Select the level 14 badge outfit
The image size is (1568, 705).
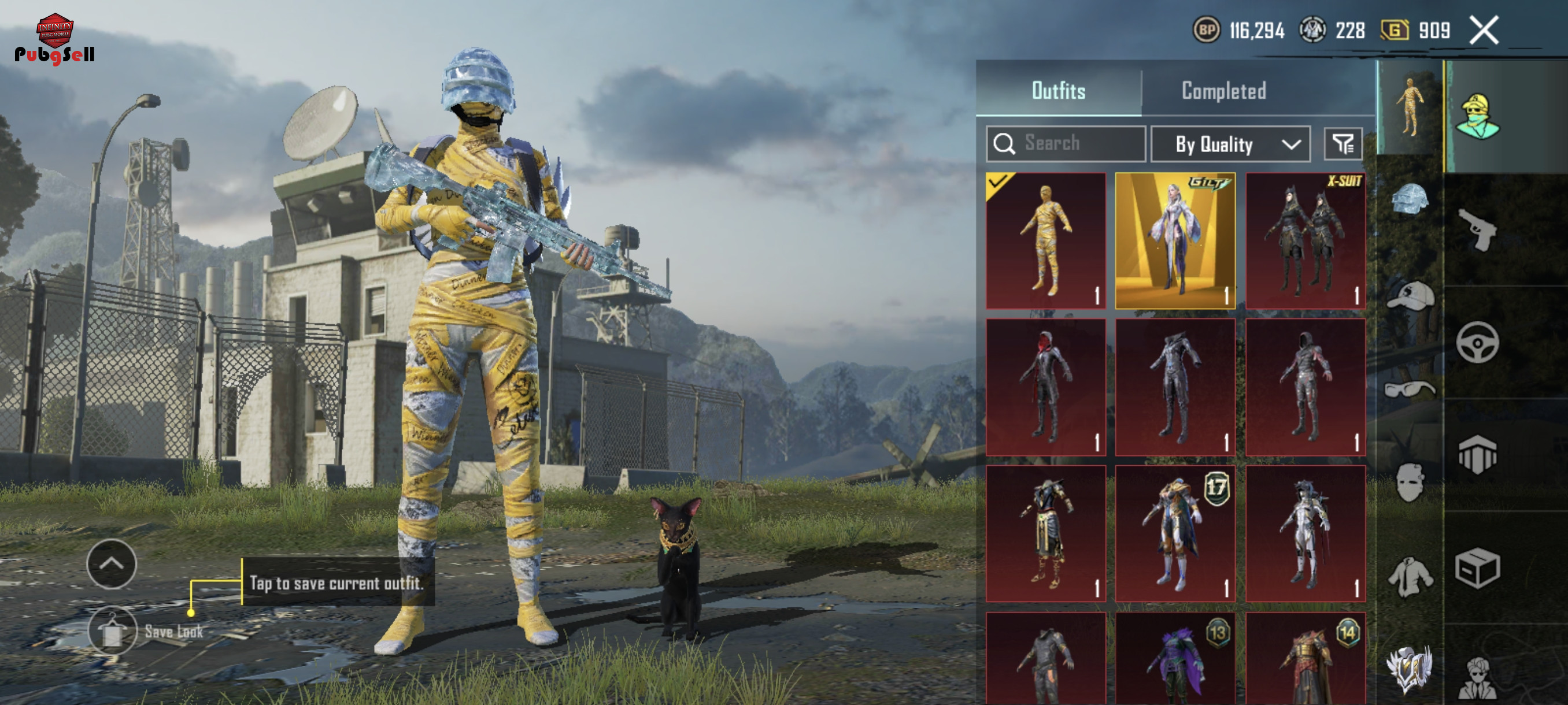1305,660
